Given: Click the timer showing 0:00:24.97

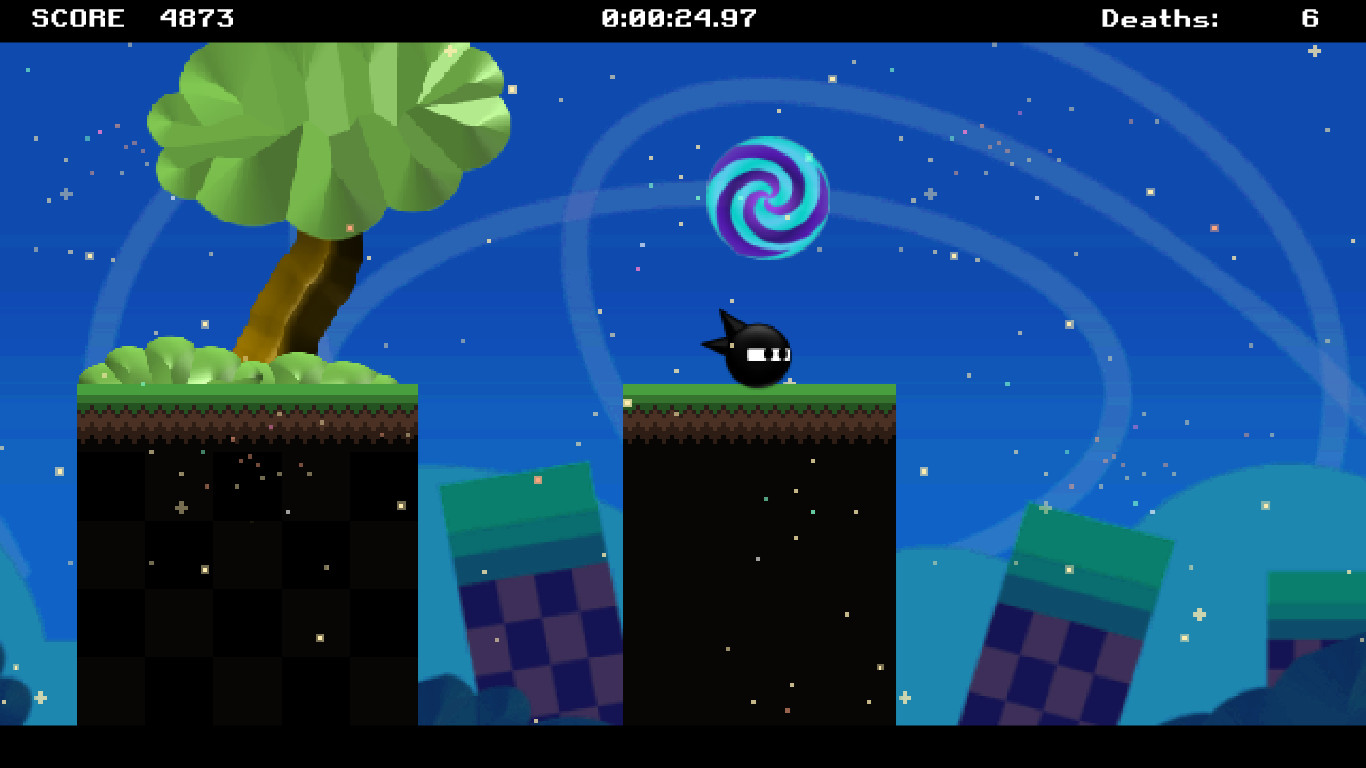Looking at the screenshot, I should (677, 17).
